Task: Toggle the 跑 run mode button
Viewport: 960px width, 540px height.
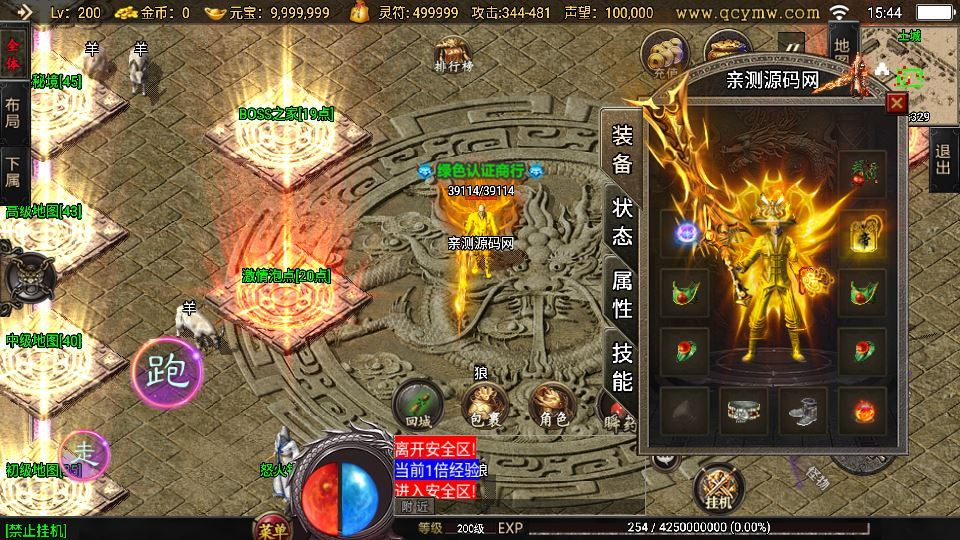Action: tap(168, 371)
